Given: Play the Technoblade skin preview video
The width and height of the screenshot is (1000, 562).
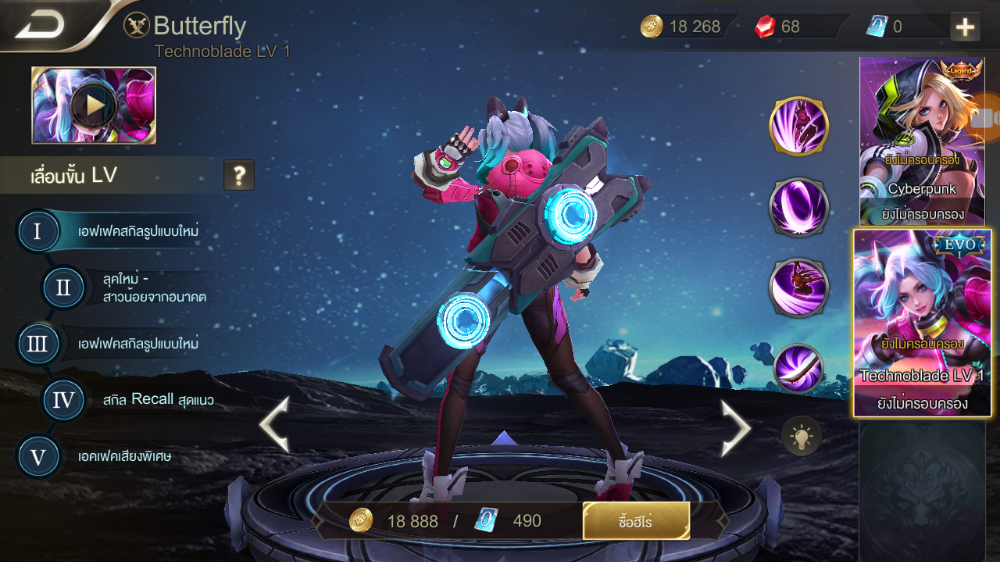Looking at the screenshot, I should pos(93,105).
